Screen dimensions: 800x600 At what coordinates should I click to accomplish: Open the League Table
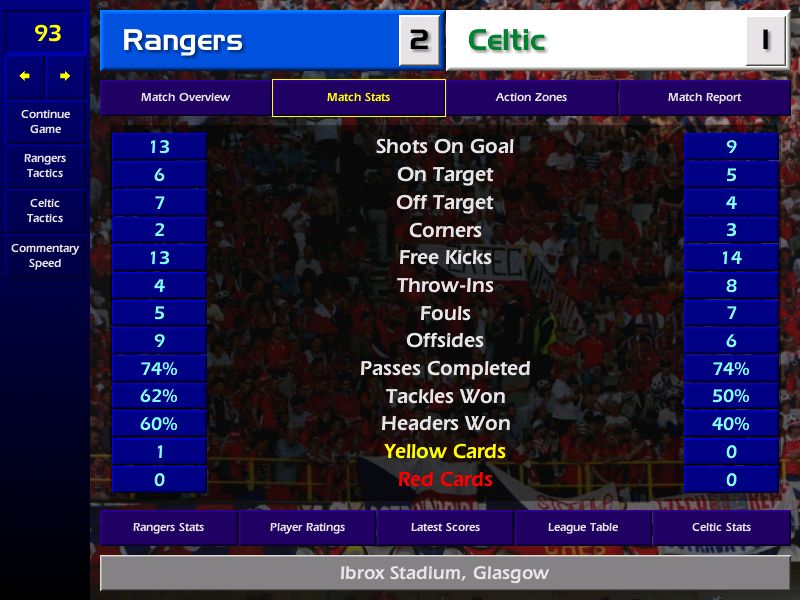click(583, 527)
